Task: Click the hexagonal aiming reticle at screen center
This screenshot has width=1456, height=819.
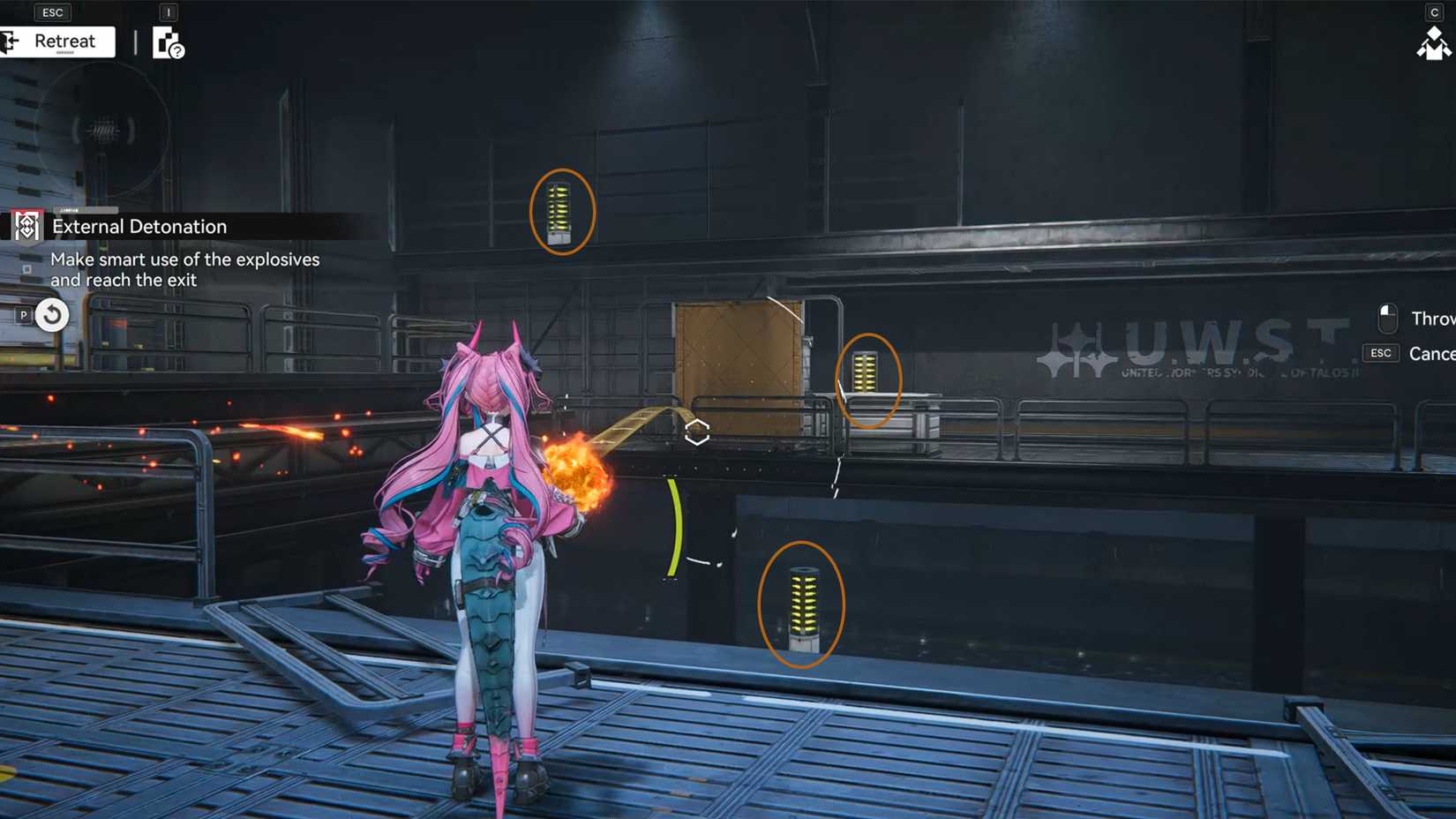Action: (696, 432)
